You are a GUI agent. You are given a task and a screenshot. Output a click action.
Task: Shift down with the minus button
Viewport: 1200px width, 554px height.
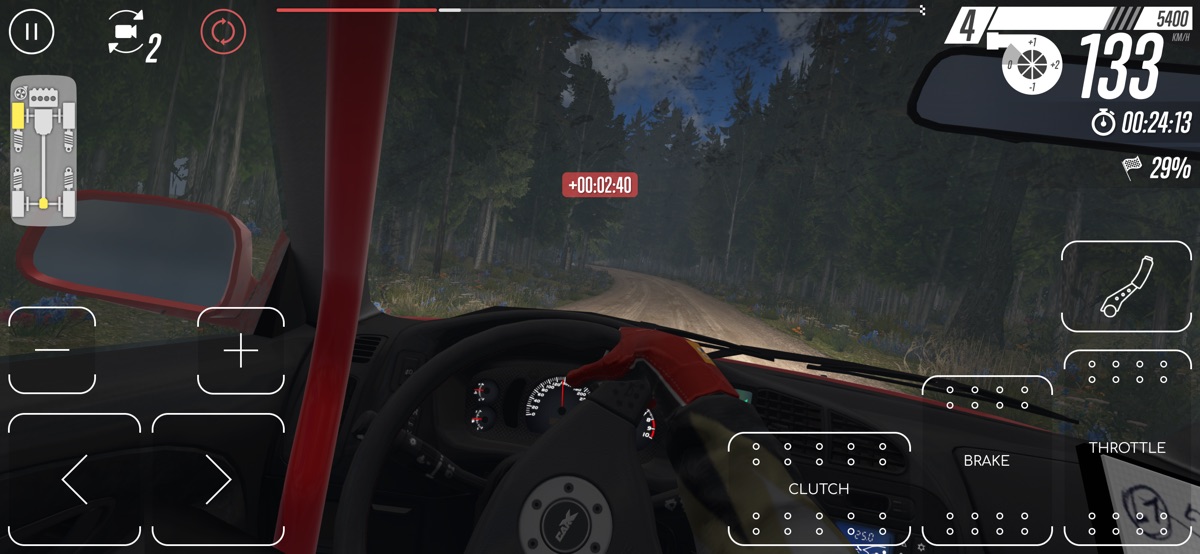pos(52,350)
